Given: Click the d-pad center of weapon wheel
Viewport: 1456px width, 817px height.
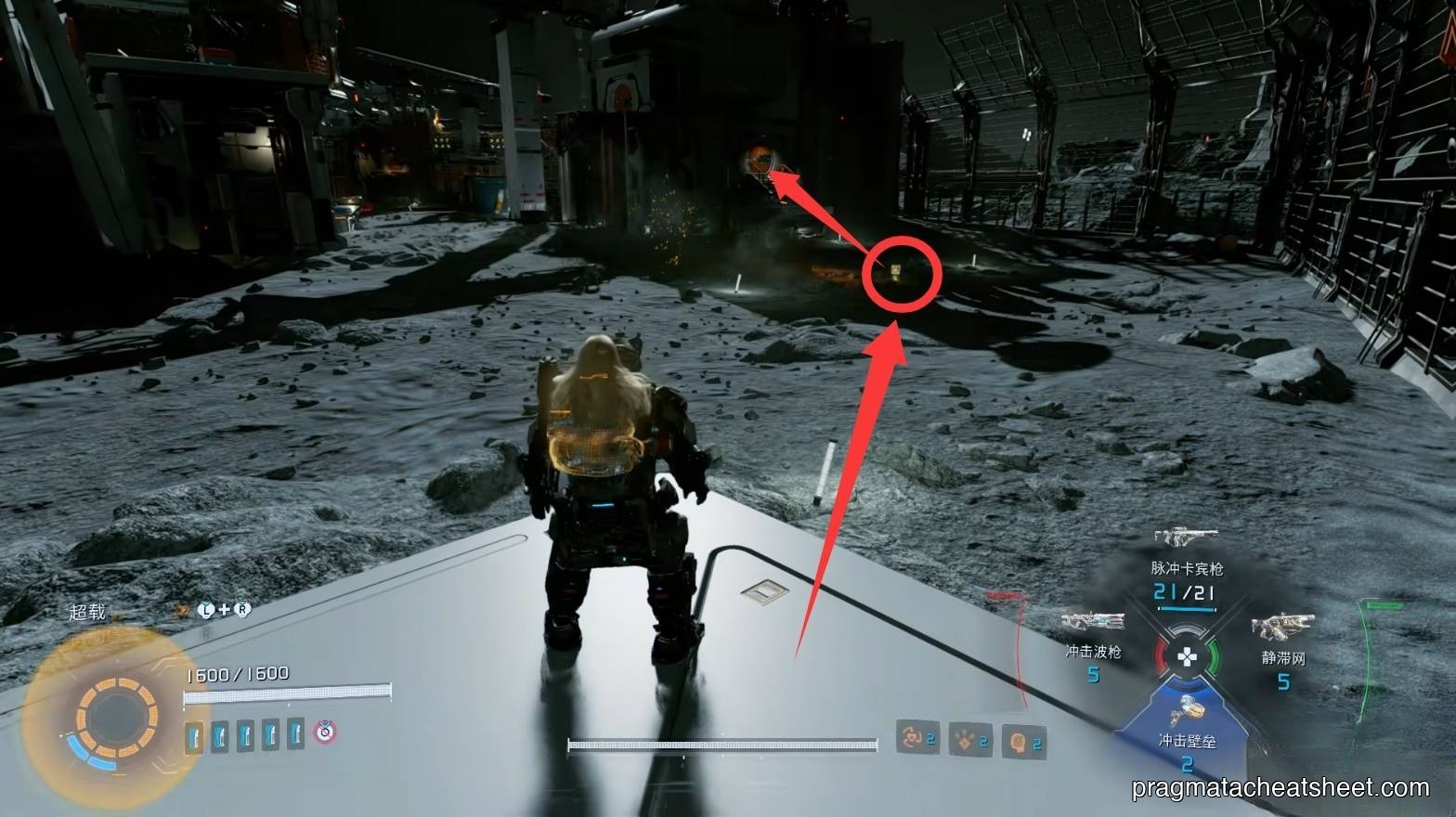Looking at the screenshot, I should point(1187,657).
